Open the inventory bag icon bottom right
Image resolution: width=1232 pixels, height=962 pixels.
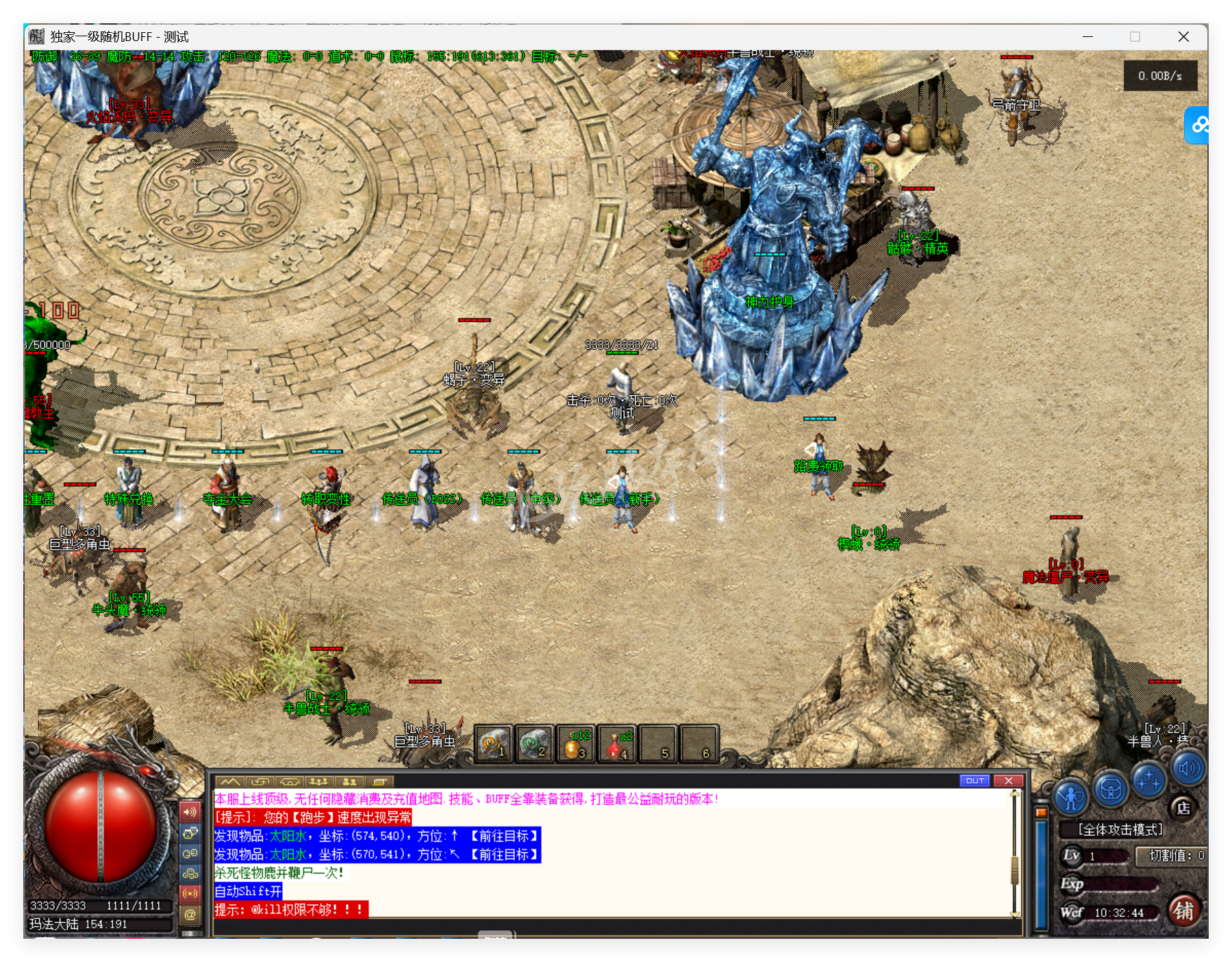(1110, 788)
